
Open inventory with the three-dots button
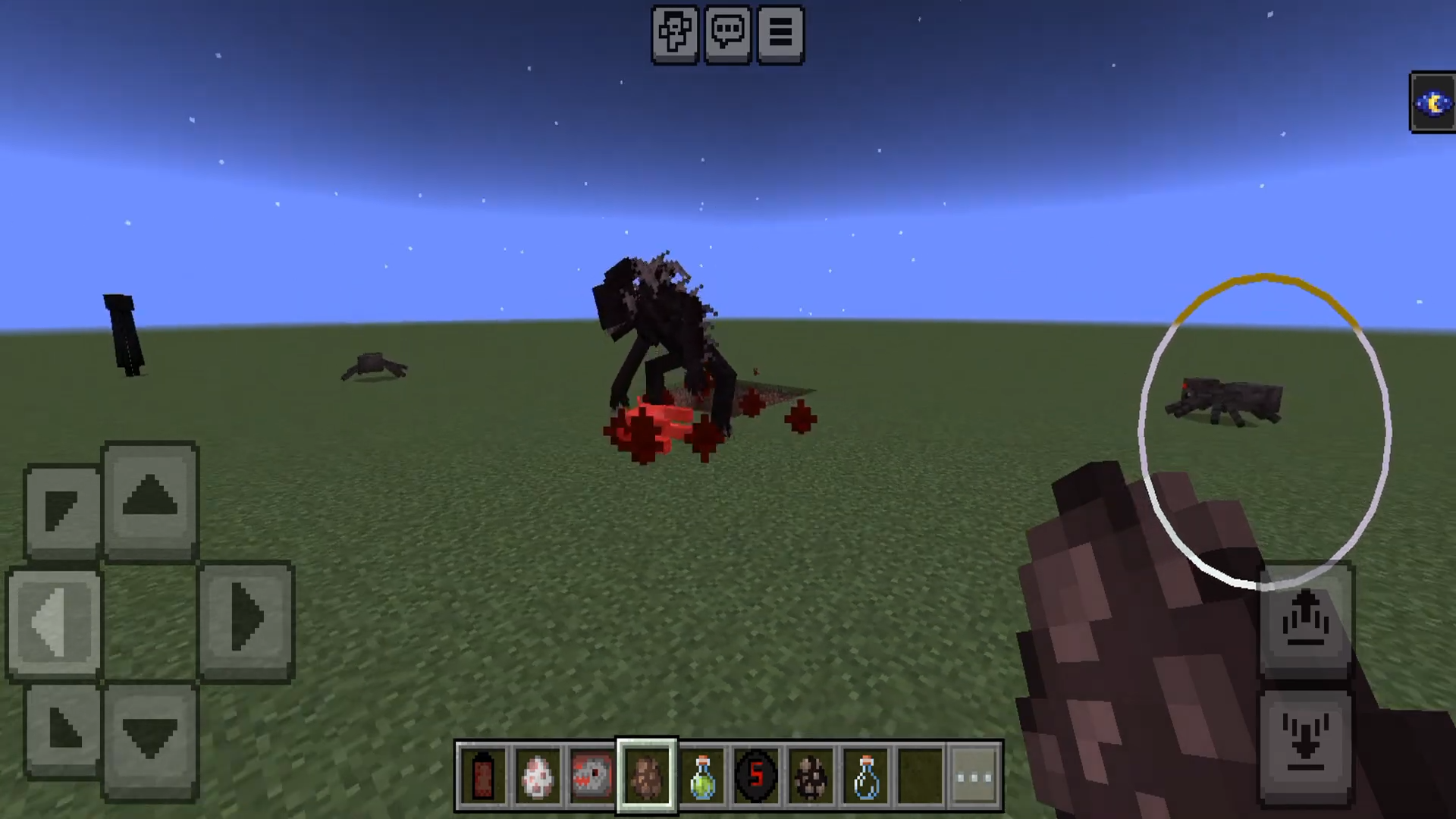pos(974,777)
